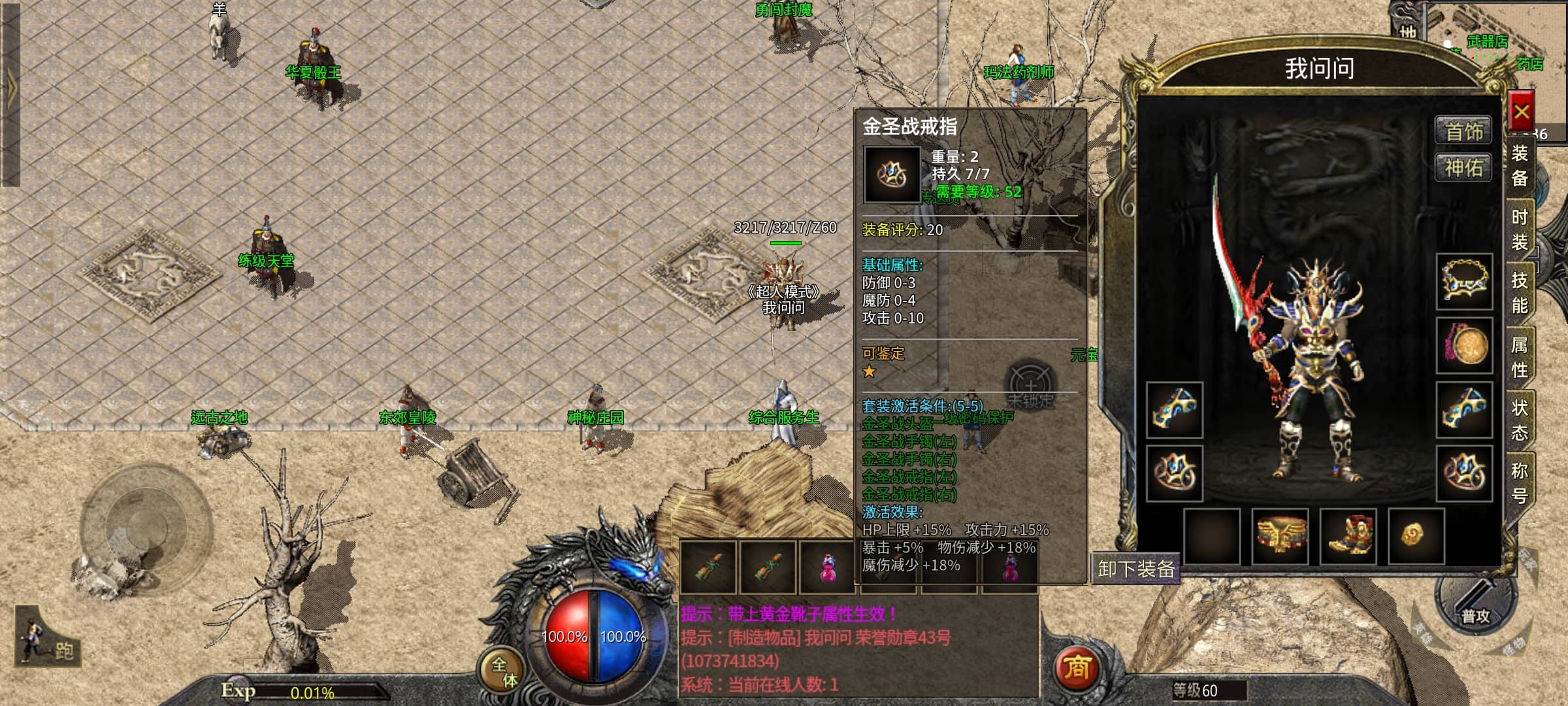The width and height of the screenshot is (1568, 706).
Task: Expand the left edge arrow panel
Action: [x=10, y=92]
